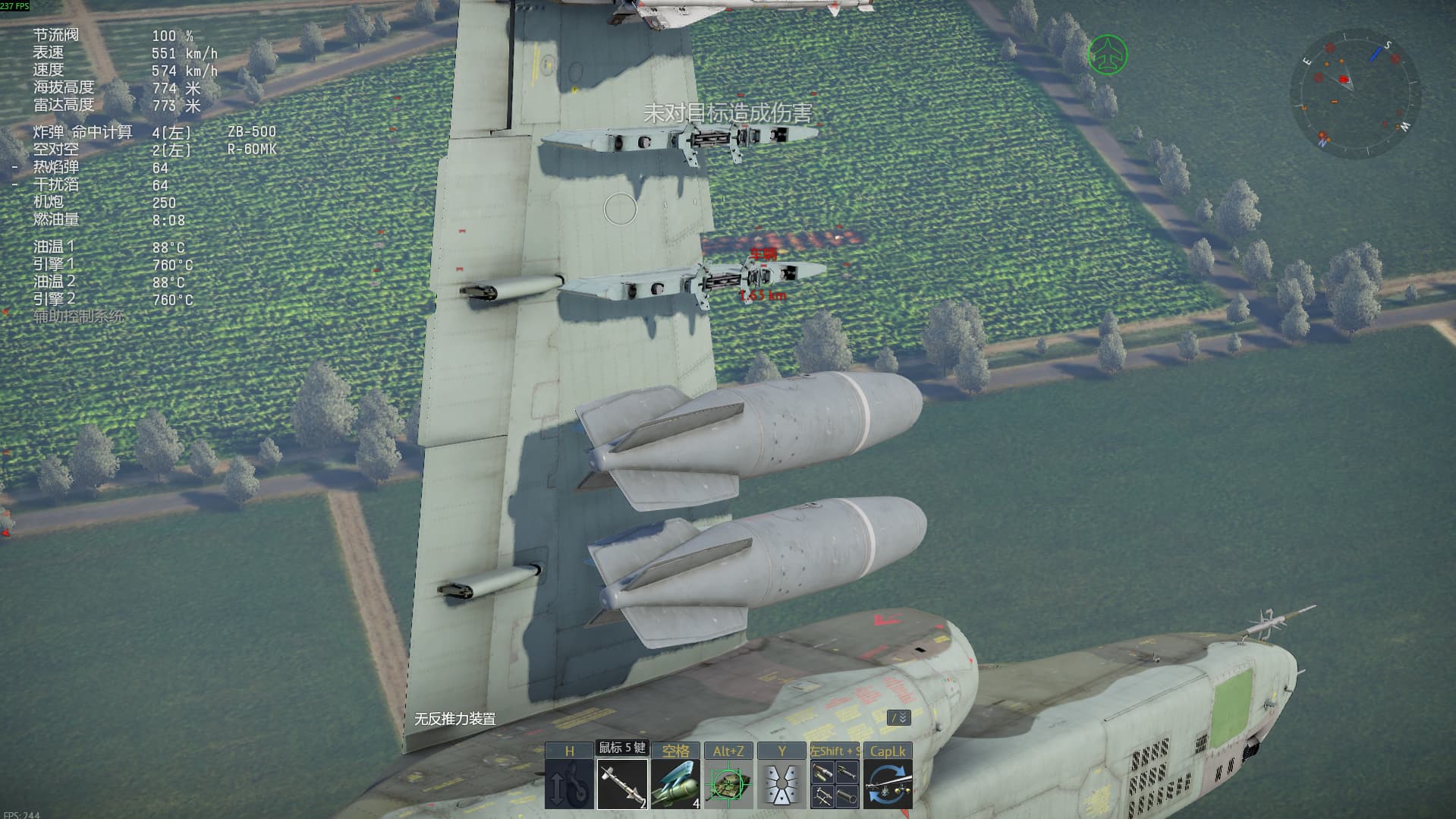Click the green aircraft squad marker icon
The image size is (1456, 819).
click(1108, 55)
